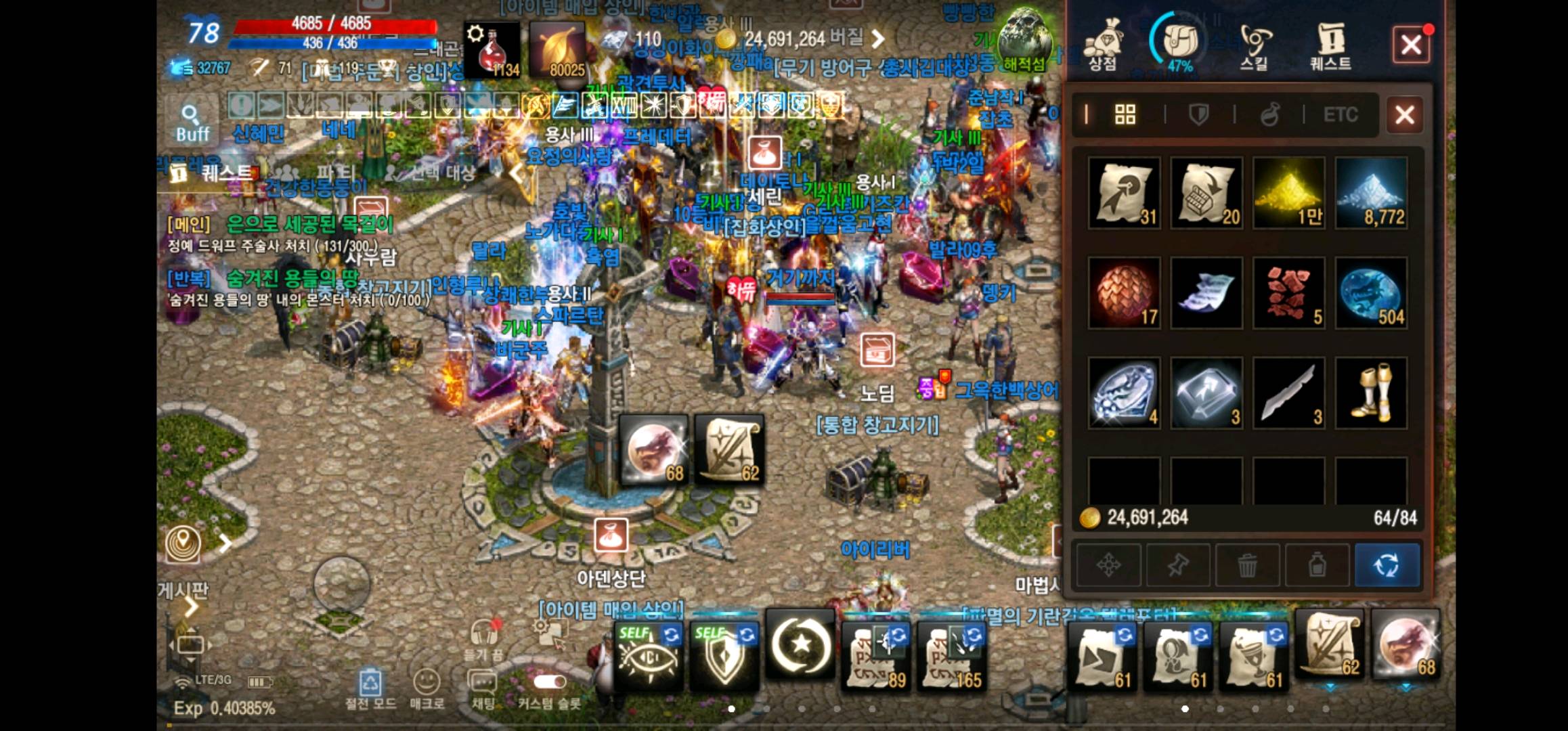1568x731 pixels.
Task: Activate 절전 모드 power saving
Action: pos(370,686)
